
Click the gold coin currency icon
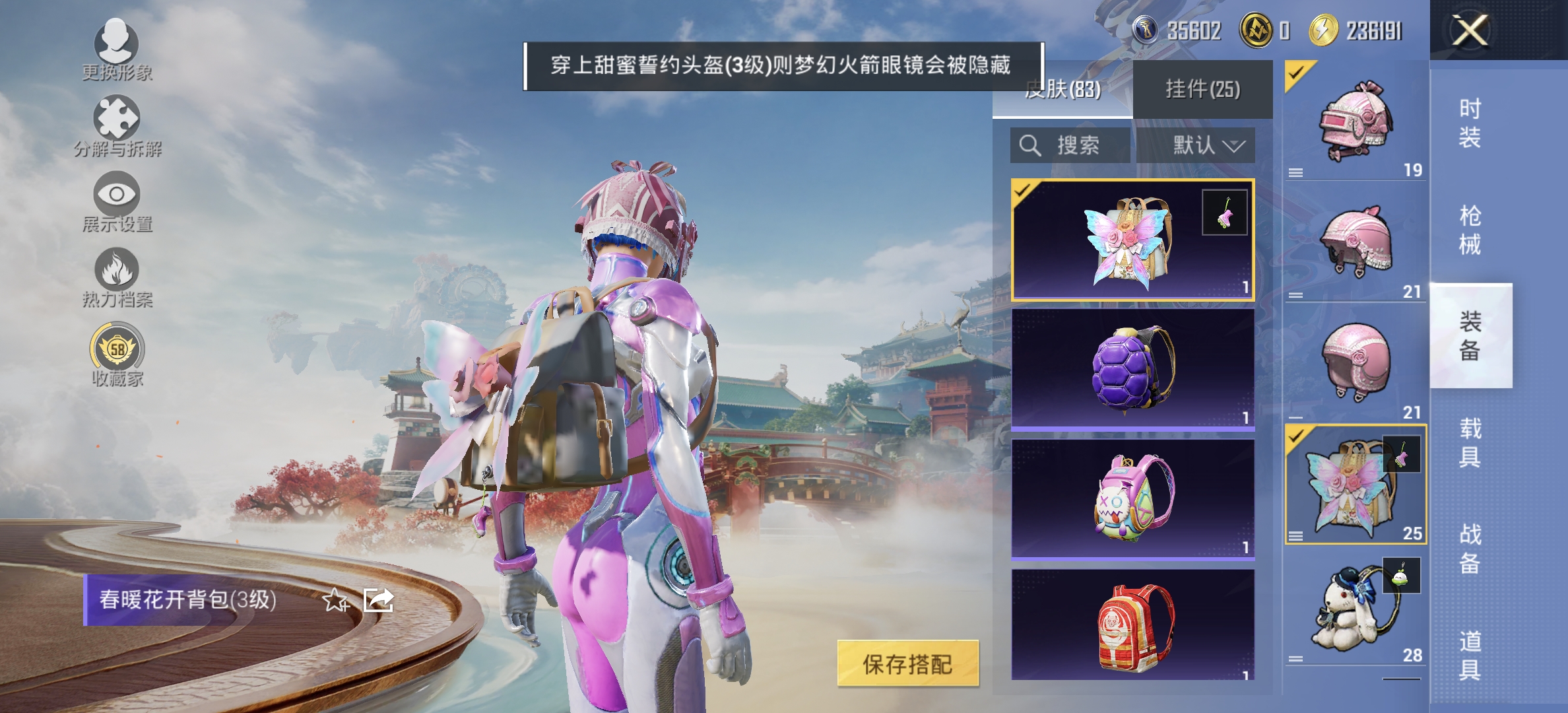pos(1257,30)
